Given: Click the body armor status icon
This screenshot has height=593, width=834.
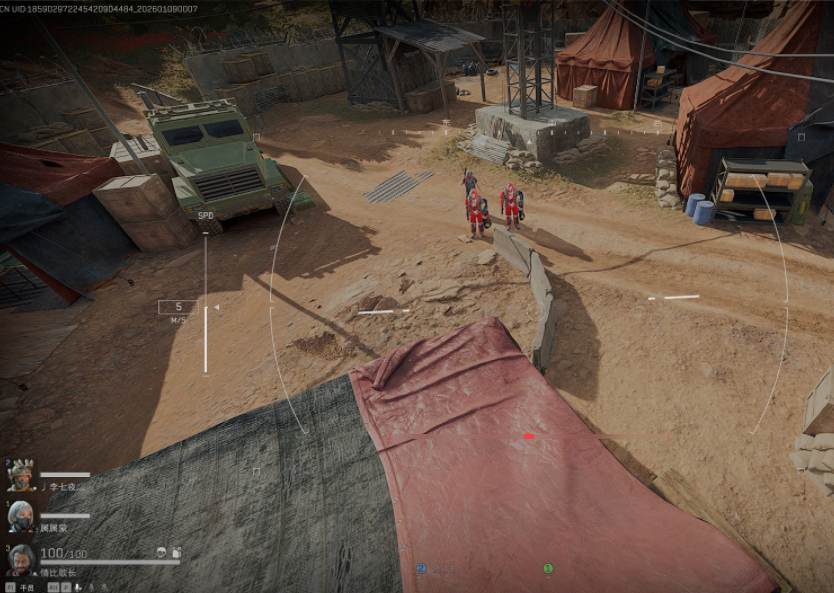Looking at the screenshot, I should 176,552.
